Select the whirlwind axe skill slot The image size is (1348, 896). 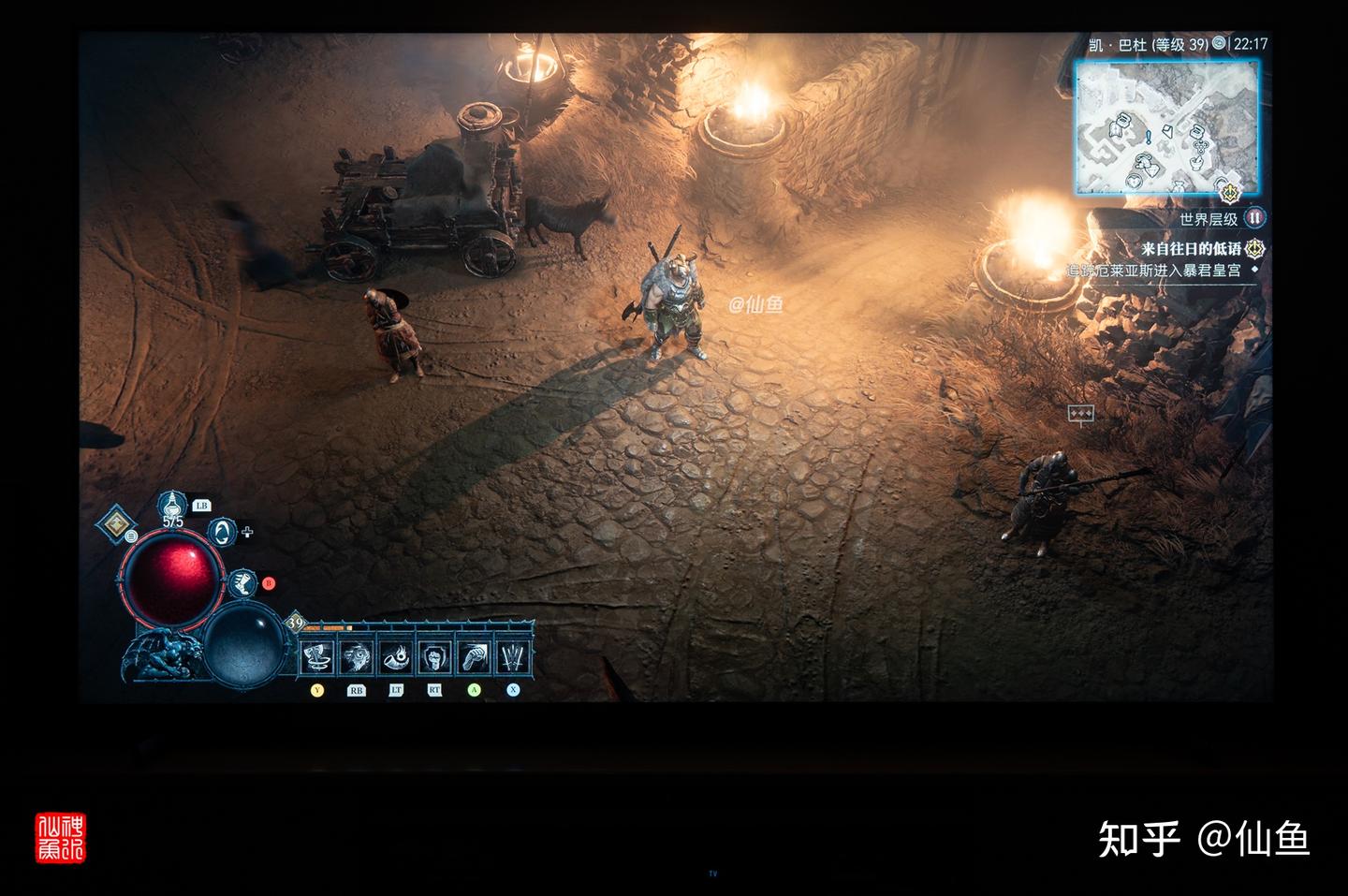point(318,657)
